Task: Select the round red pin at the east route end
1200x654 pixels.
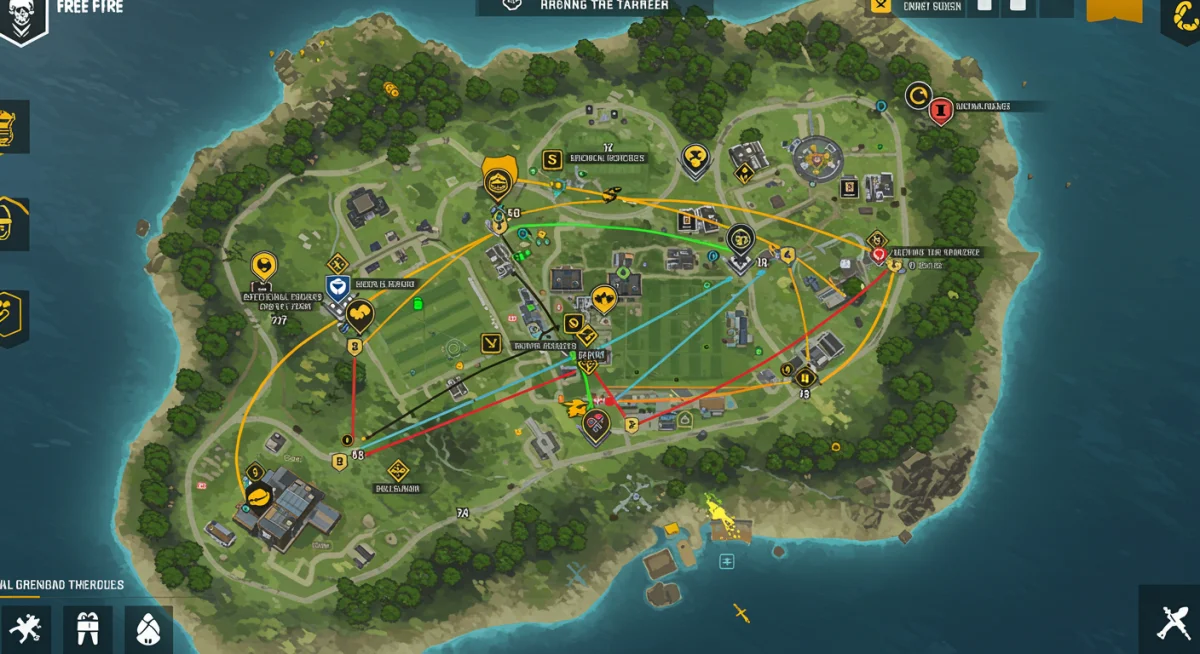Action: point(879,256)
